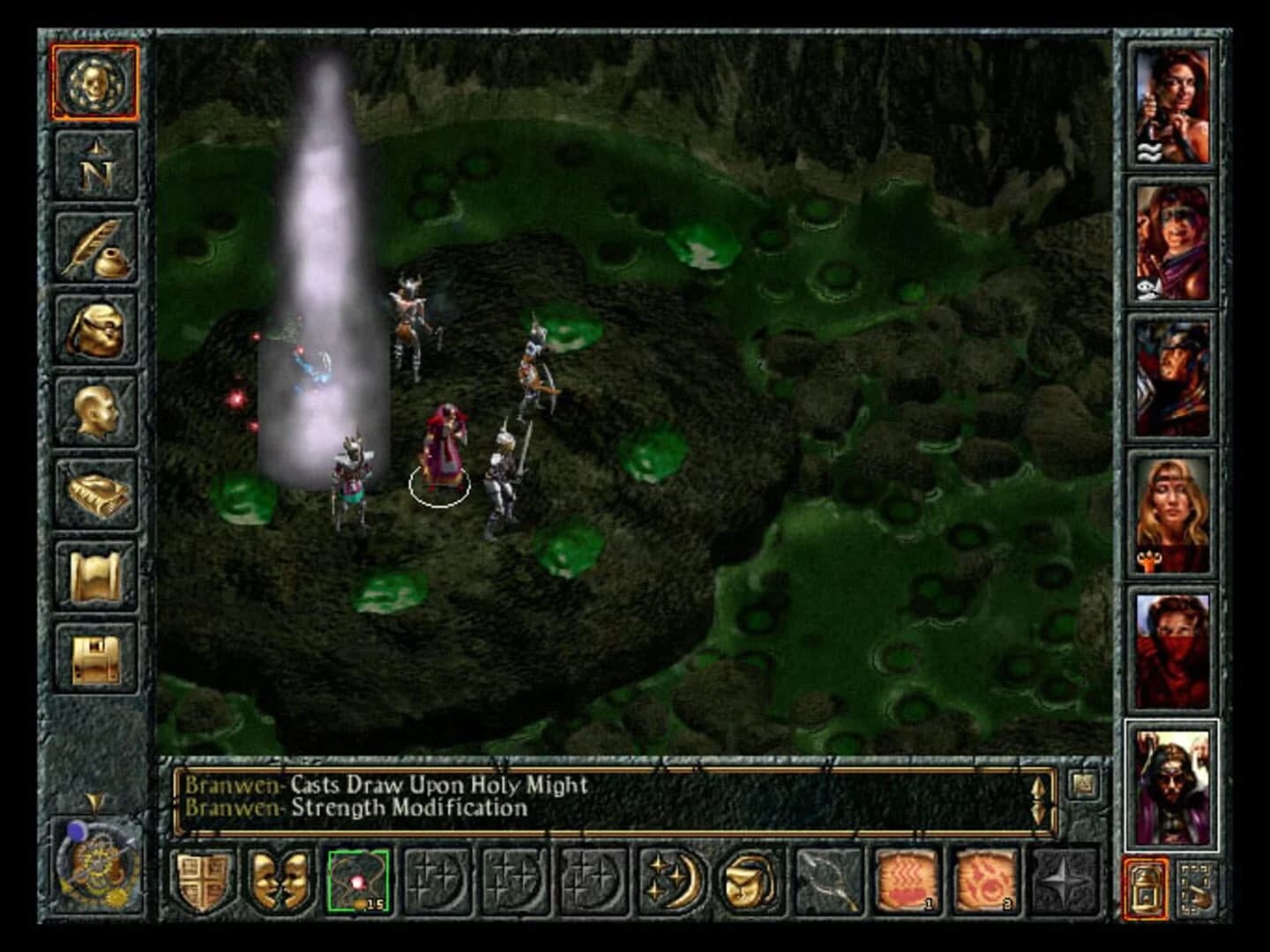View the character record sheet
Screen dimensions: 1270x952
click(x=97, y=410)
